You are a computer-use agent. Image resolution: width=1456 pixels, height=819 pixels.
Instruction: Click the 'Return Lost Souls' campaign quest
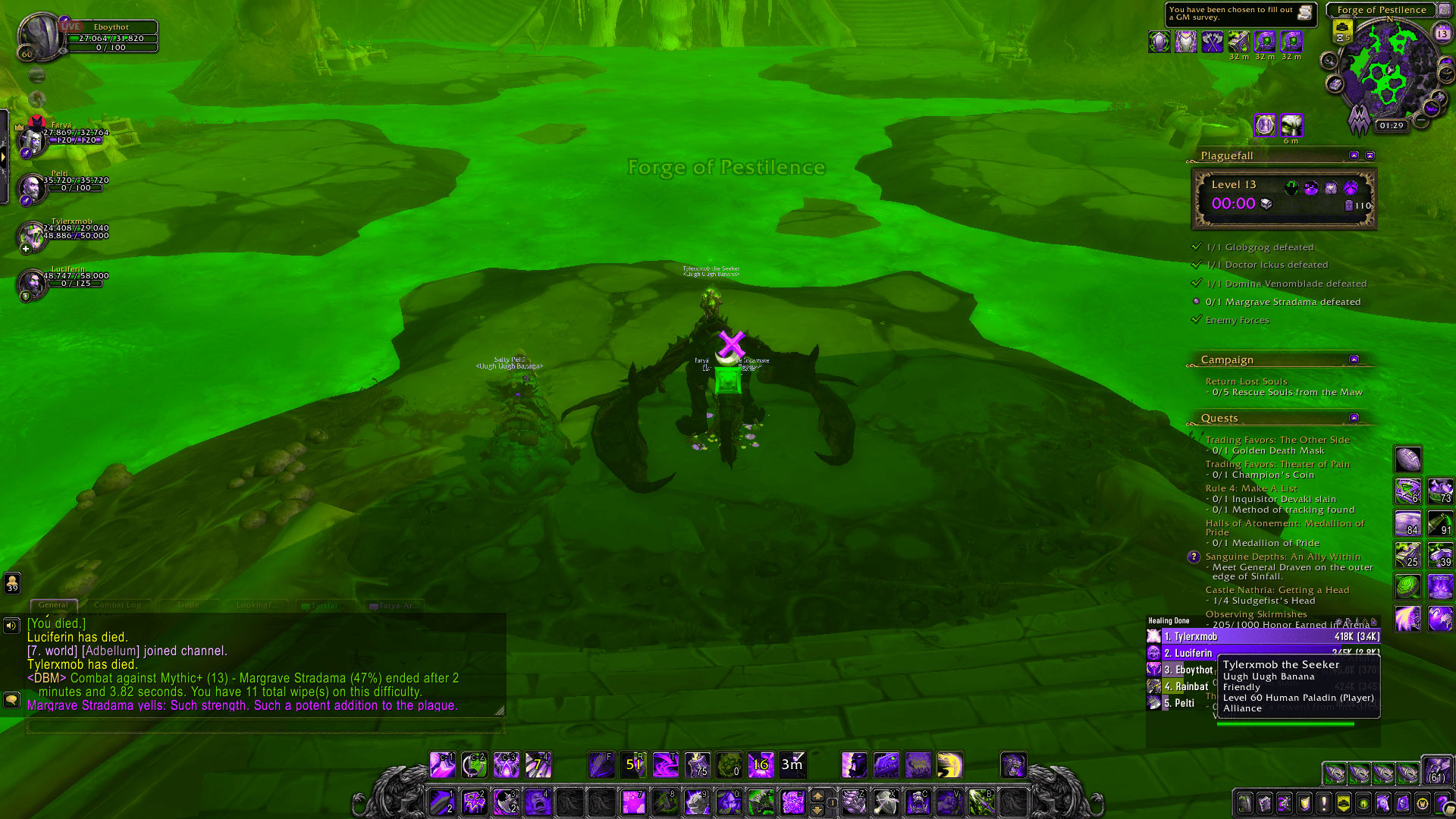coord(1247,381)
